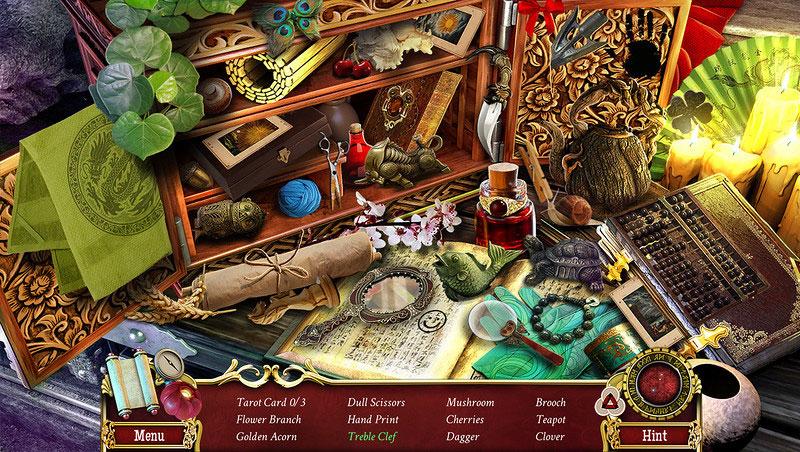Choose Dagger in the item list
The image size is (800, 452).
(463, 436)
